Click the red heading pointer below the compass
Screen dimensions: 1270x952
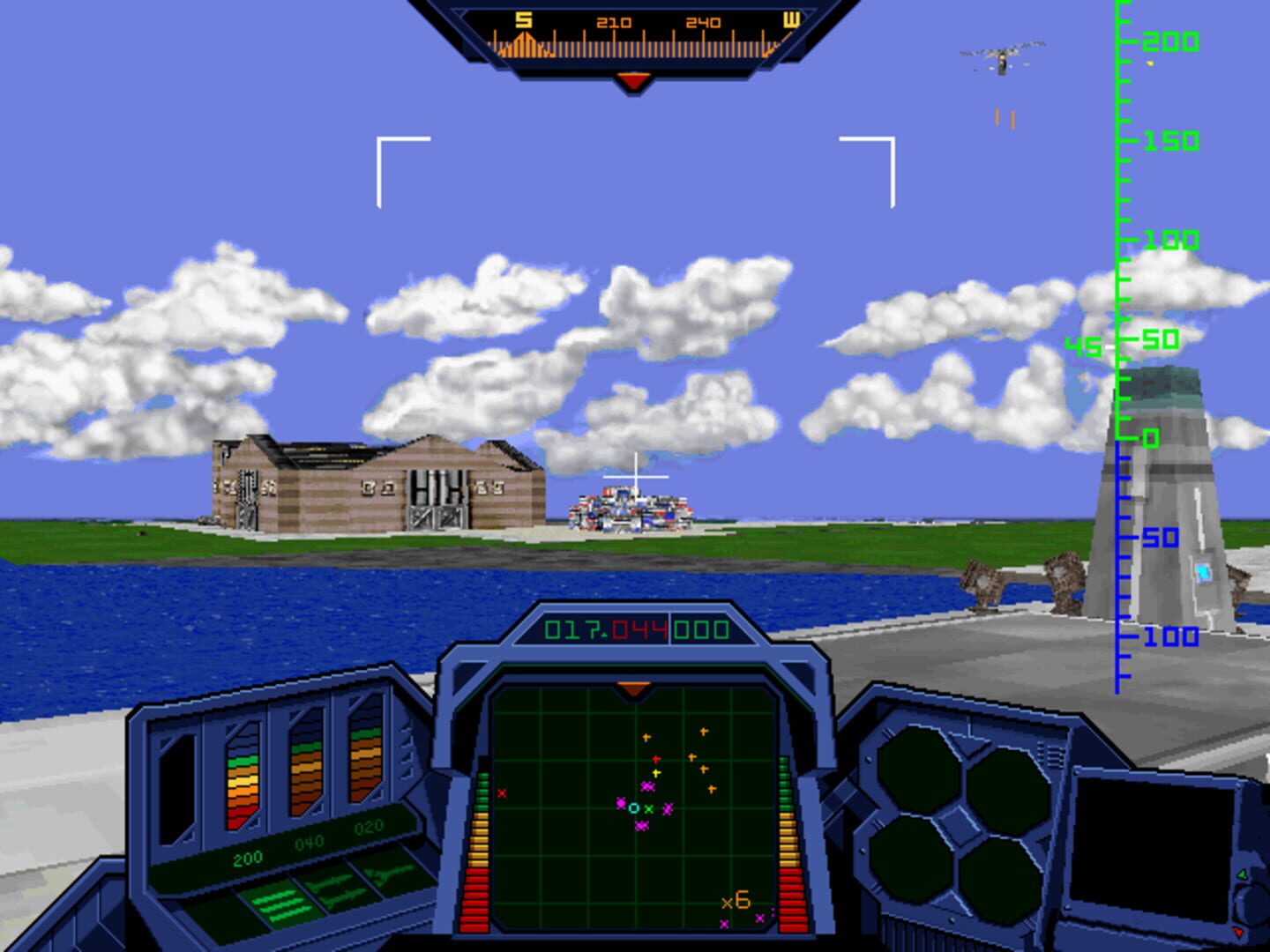(631, 78)
